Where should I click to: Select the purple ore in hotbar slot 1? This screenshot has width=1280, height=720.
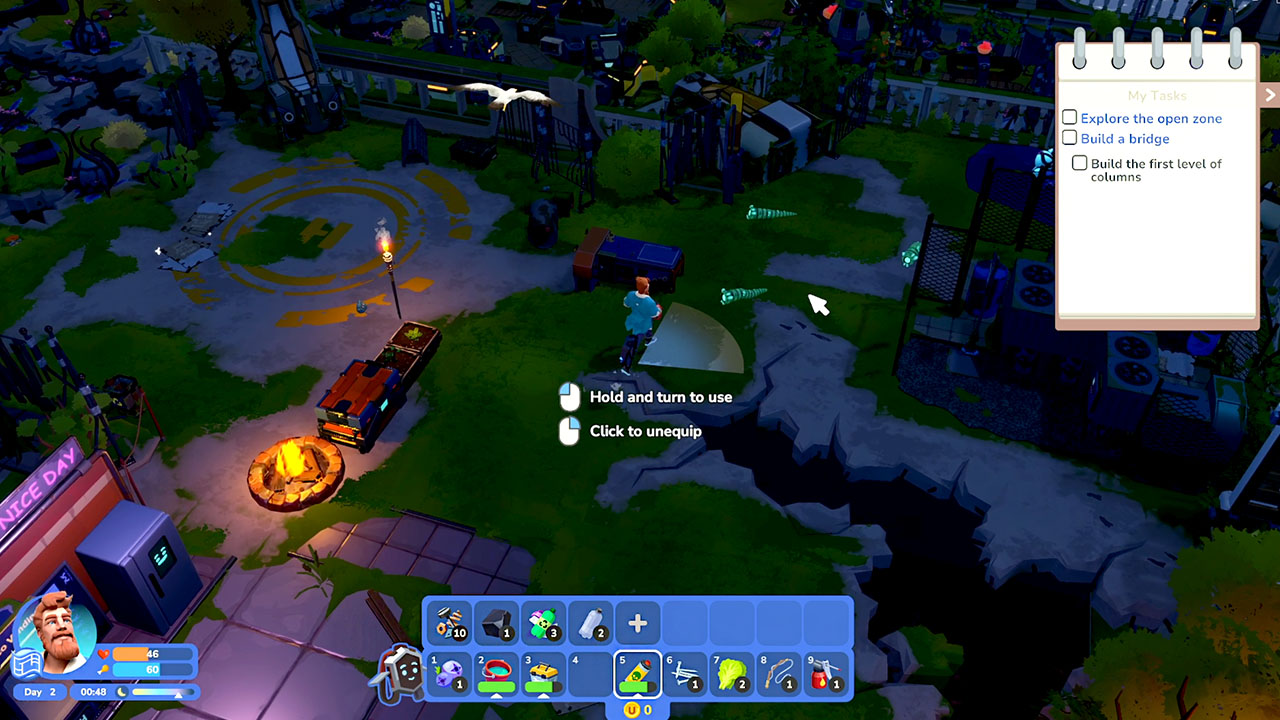coord(449,673)
